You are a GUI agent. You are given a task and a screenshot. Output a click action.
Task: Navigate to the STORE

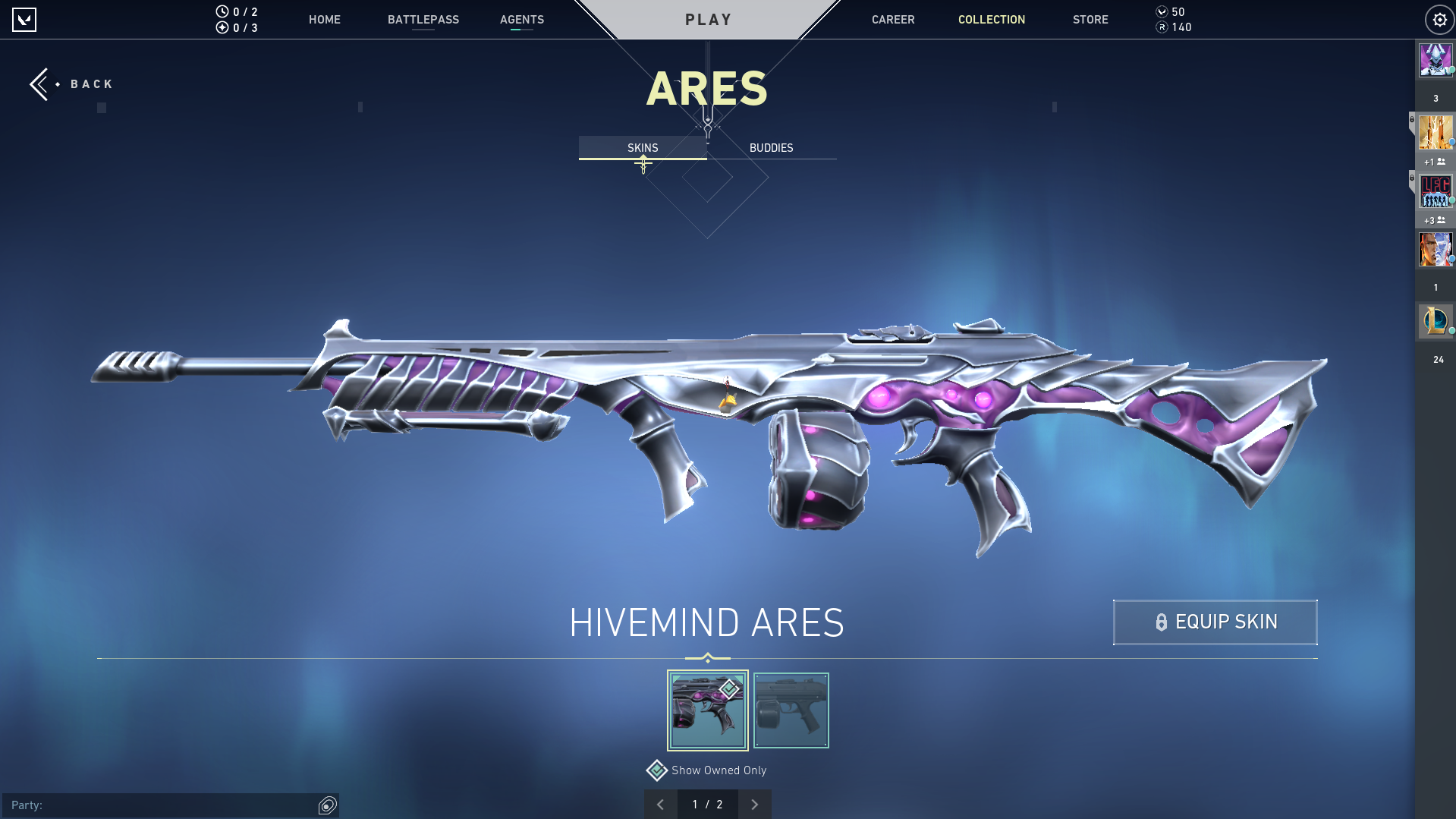coord(1090,20)
